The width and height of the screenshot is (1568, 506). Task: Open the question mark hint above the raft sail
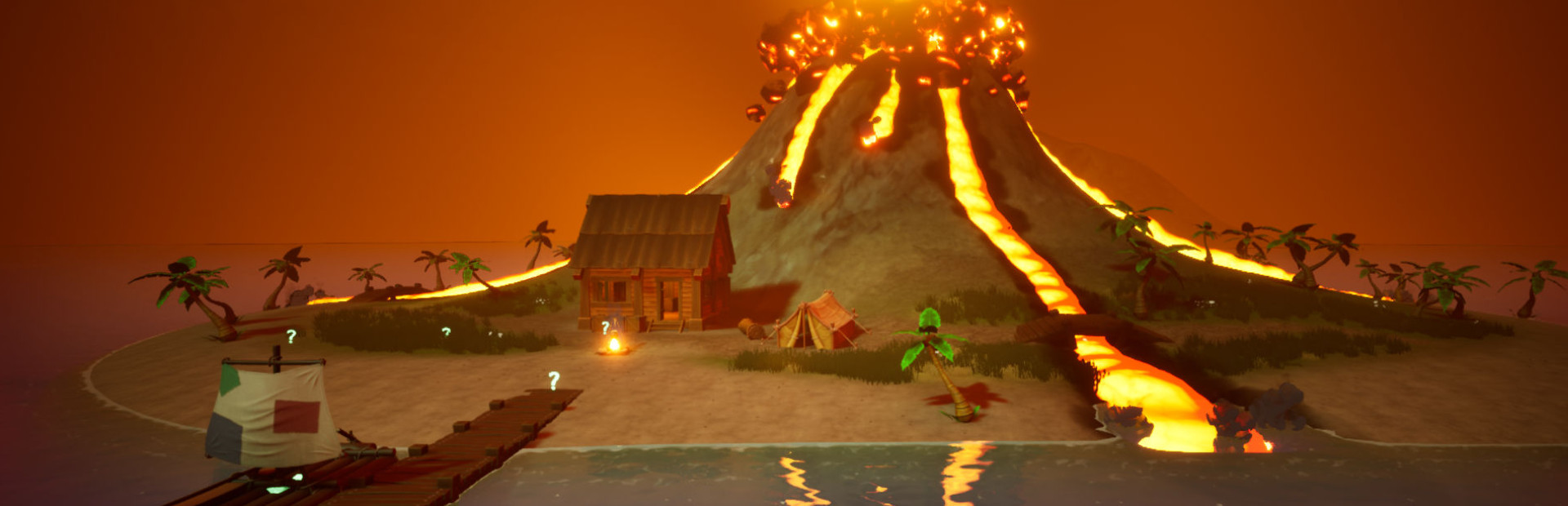click(x=291, y=336)
